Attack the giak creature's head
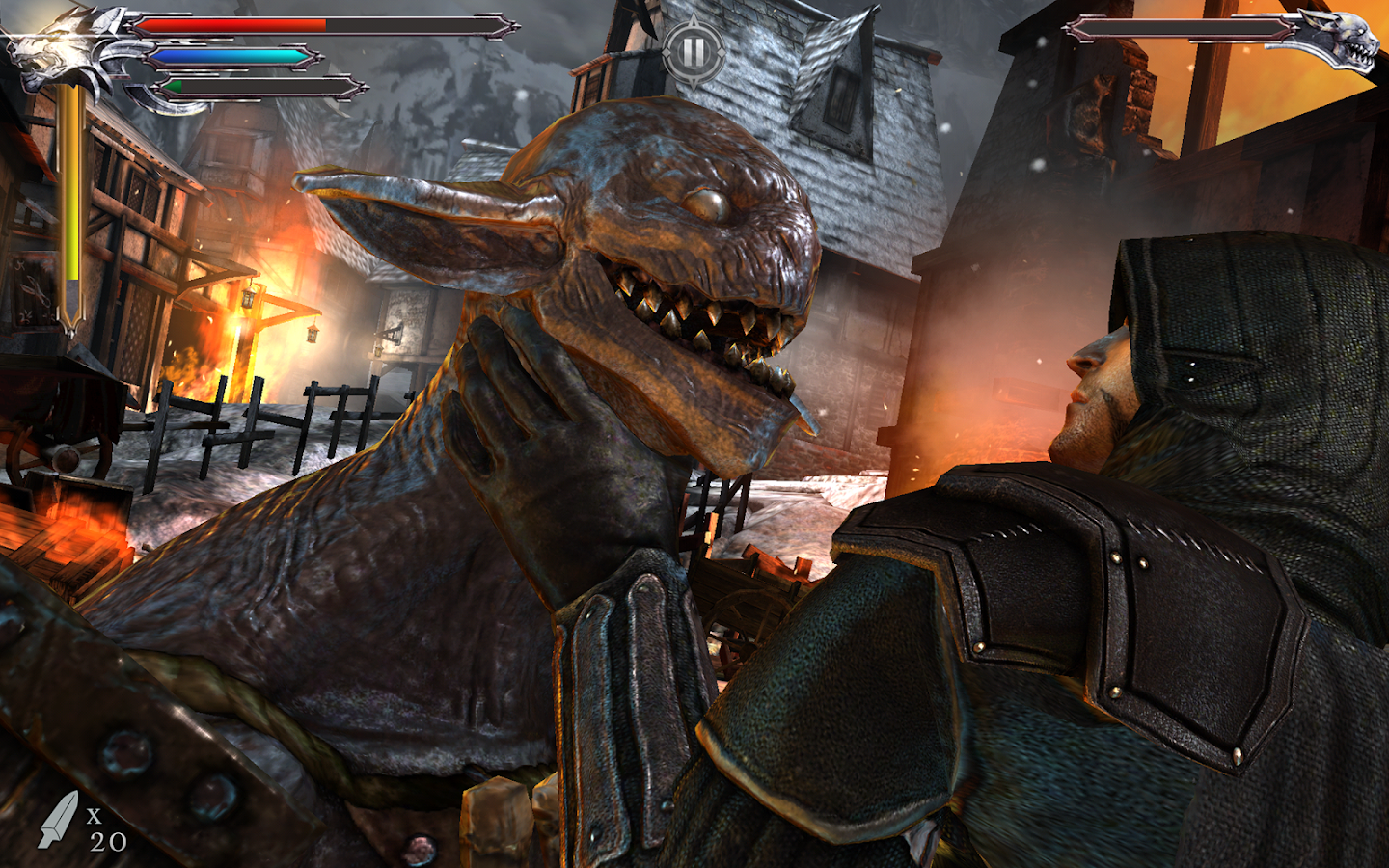Image resolution: width=1389 pixels, height=868 pixels. [675, 241]
